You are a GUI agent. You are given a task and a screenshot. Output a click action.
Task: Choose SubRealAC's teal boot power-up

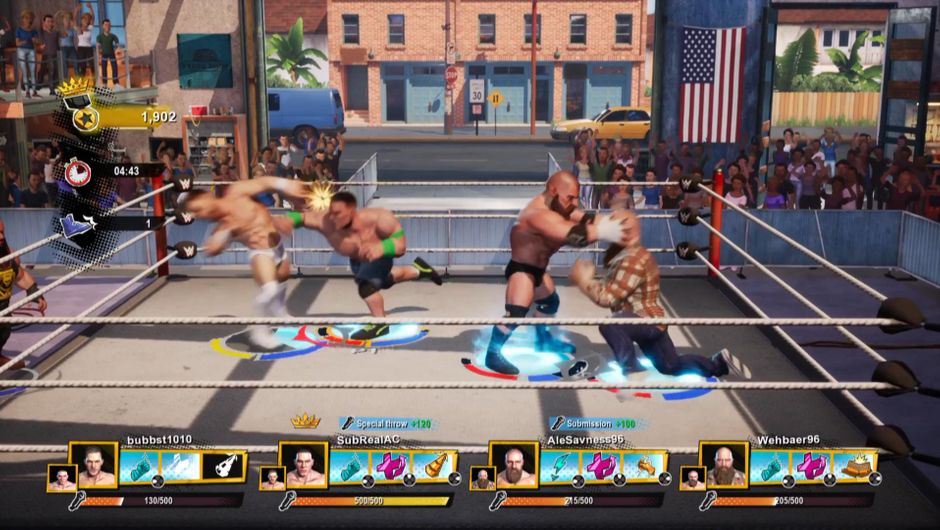tap(349, 466)
